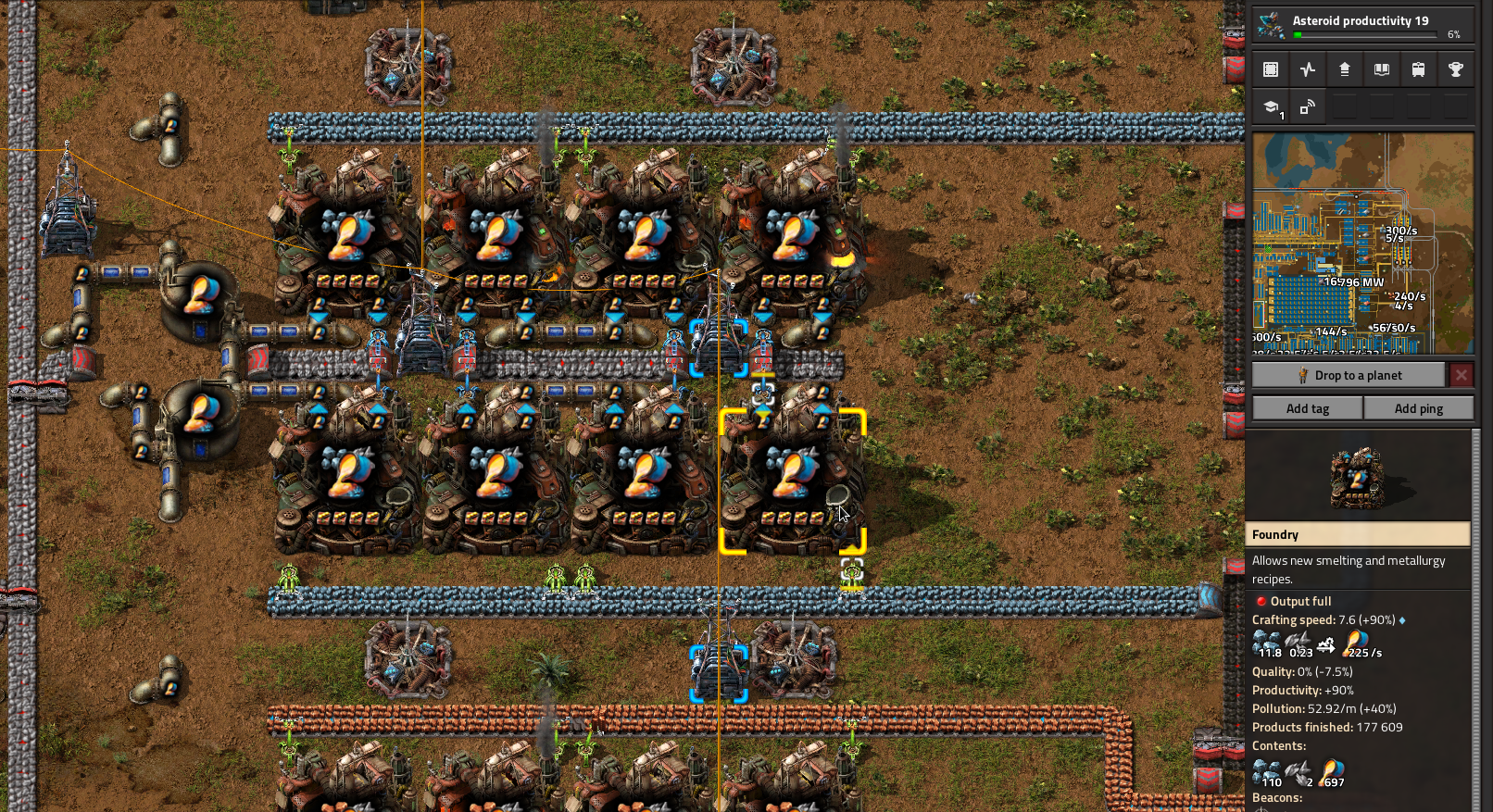Screen dimensions: 1493x812
Task: Select the upgrade planner arrow icon
Action: (1345, 69)
